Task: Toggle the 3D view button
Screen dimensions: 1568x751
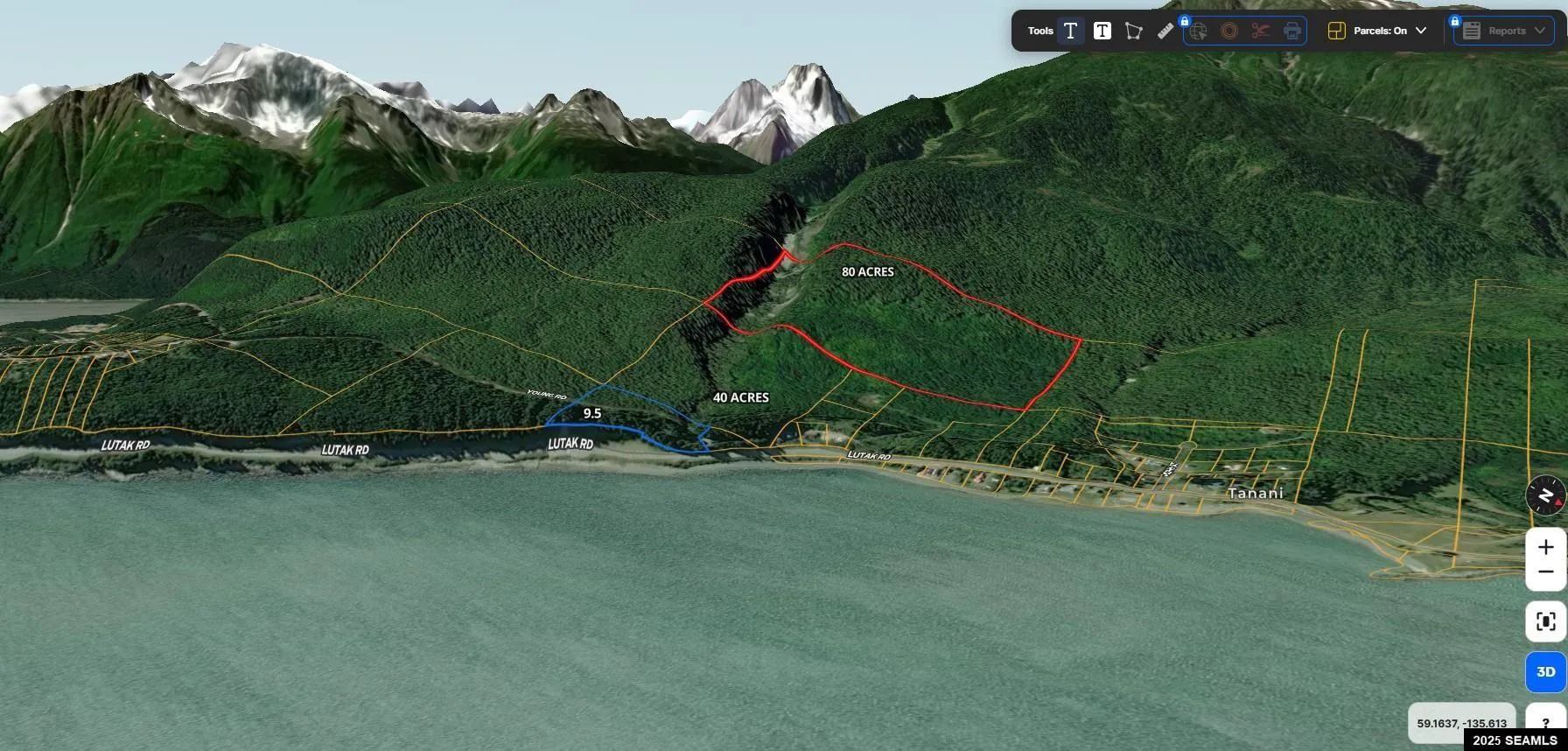Action: point(1546,672)
